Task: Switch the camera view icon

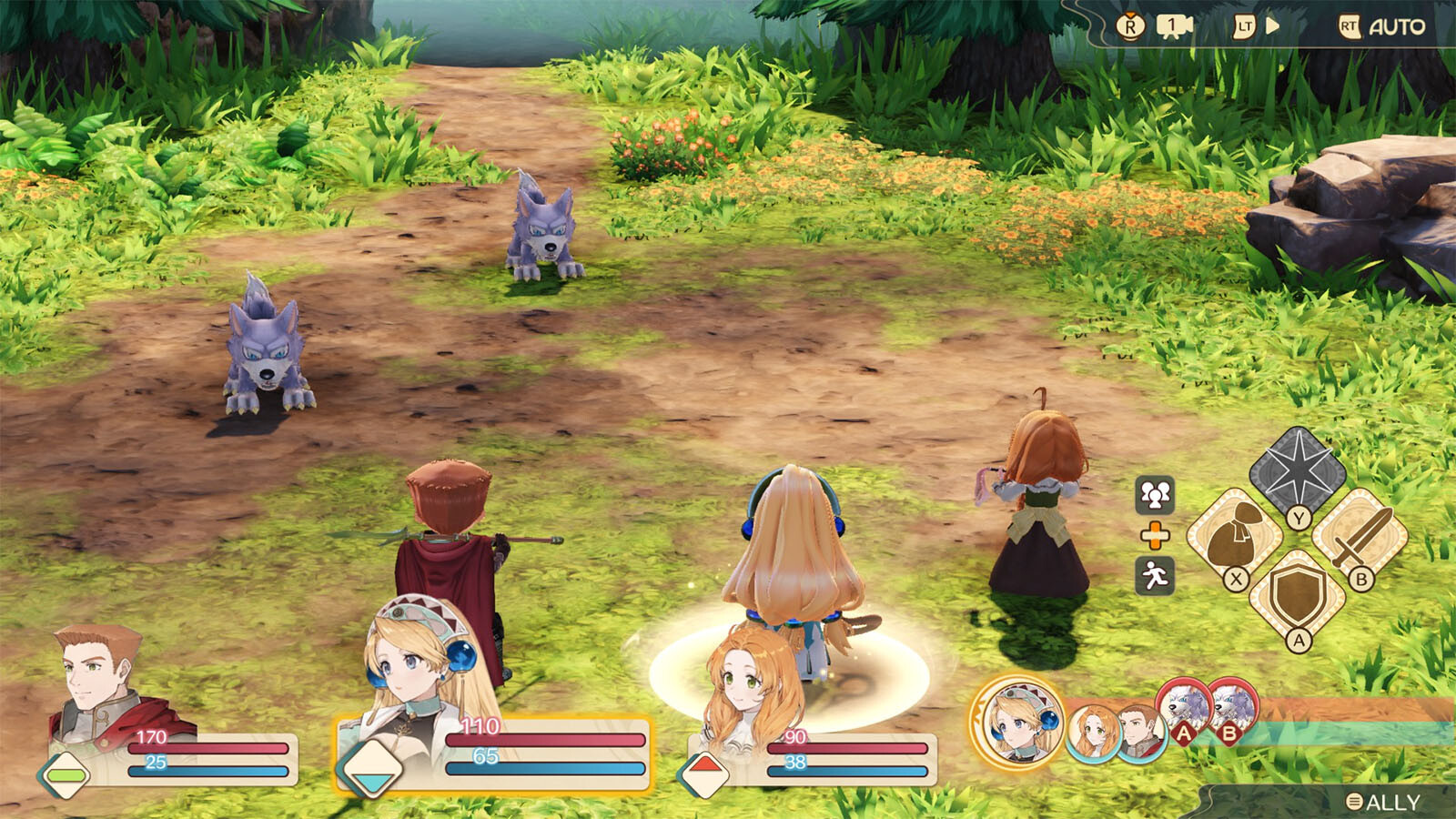Action: coord(1174,26)
